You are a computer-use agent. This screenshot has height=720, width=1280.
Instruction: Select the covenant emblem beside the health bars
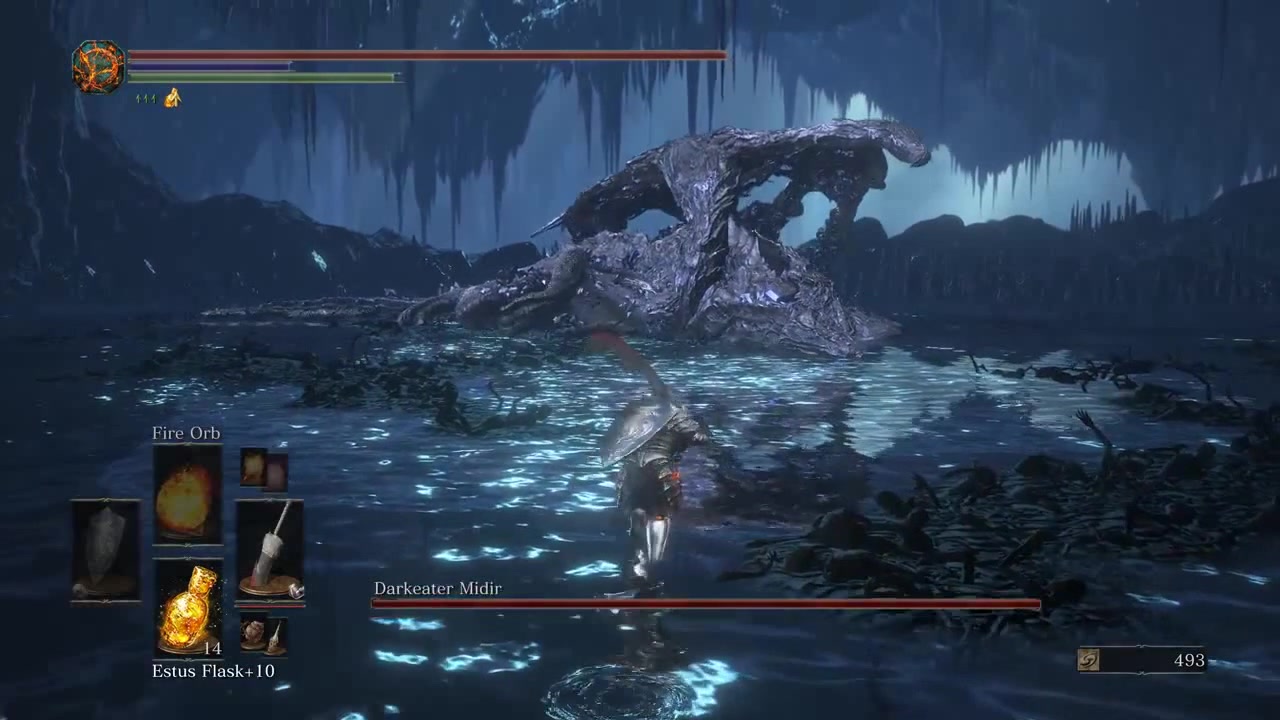[x=97, y=67]
